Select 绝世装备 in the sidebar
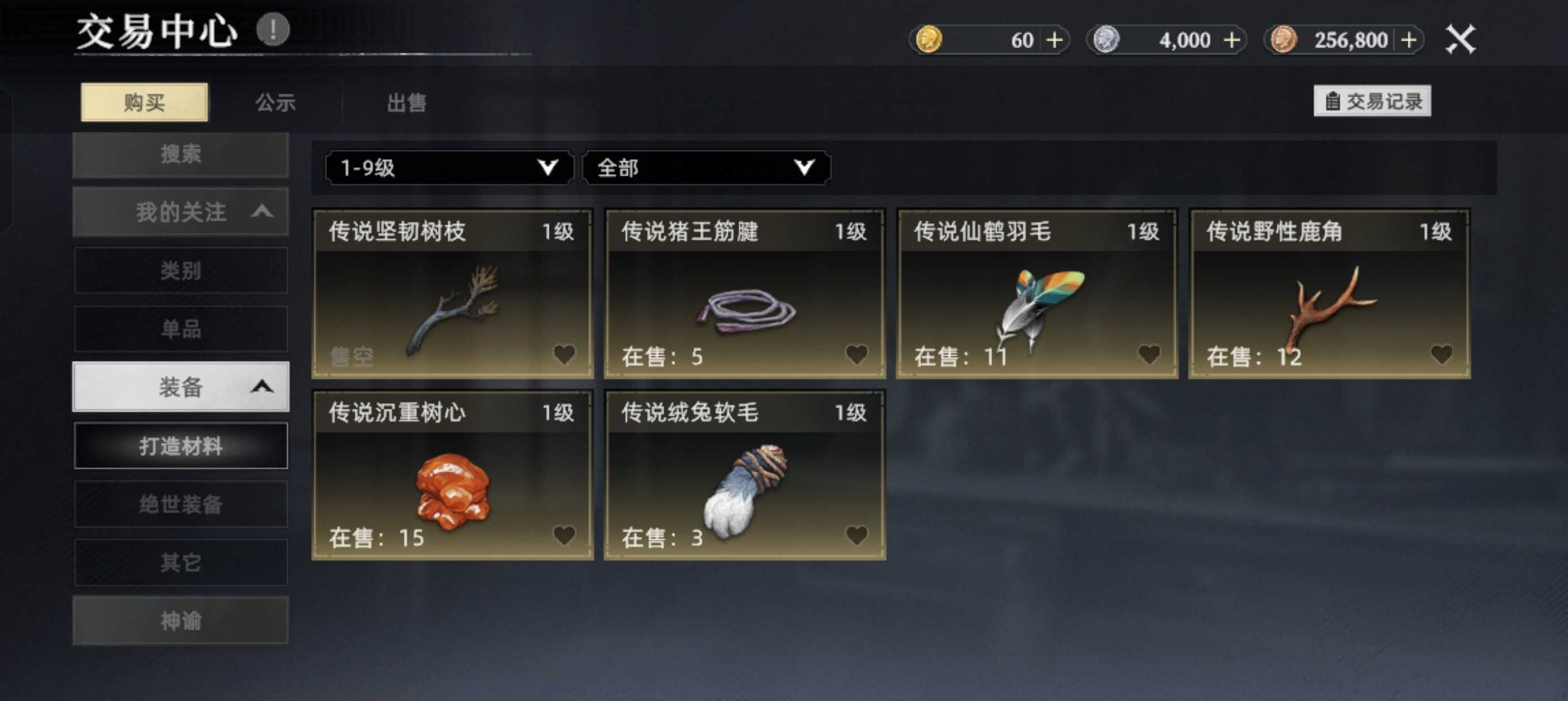 (x=181, y=504)
